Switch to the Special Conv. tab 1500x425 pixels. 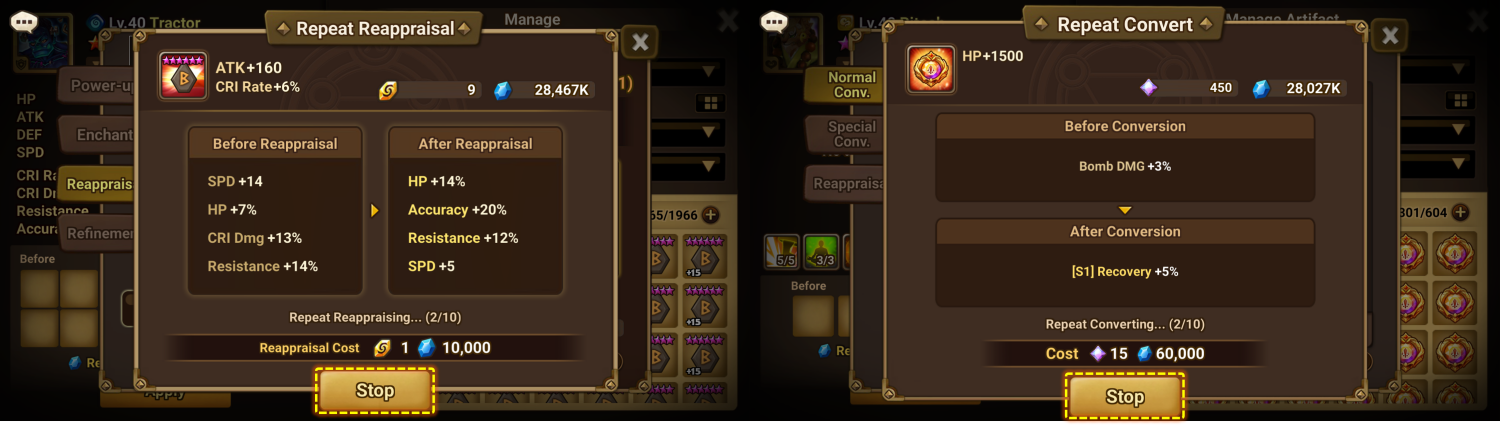tap(850, 135)
